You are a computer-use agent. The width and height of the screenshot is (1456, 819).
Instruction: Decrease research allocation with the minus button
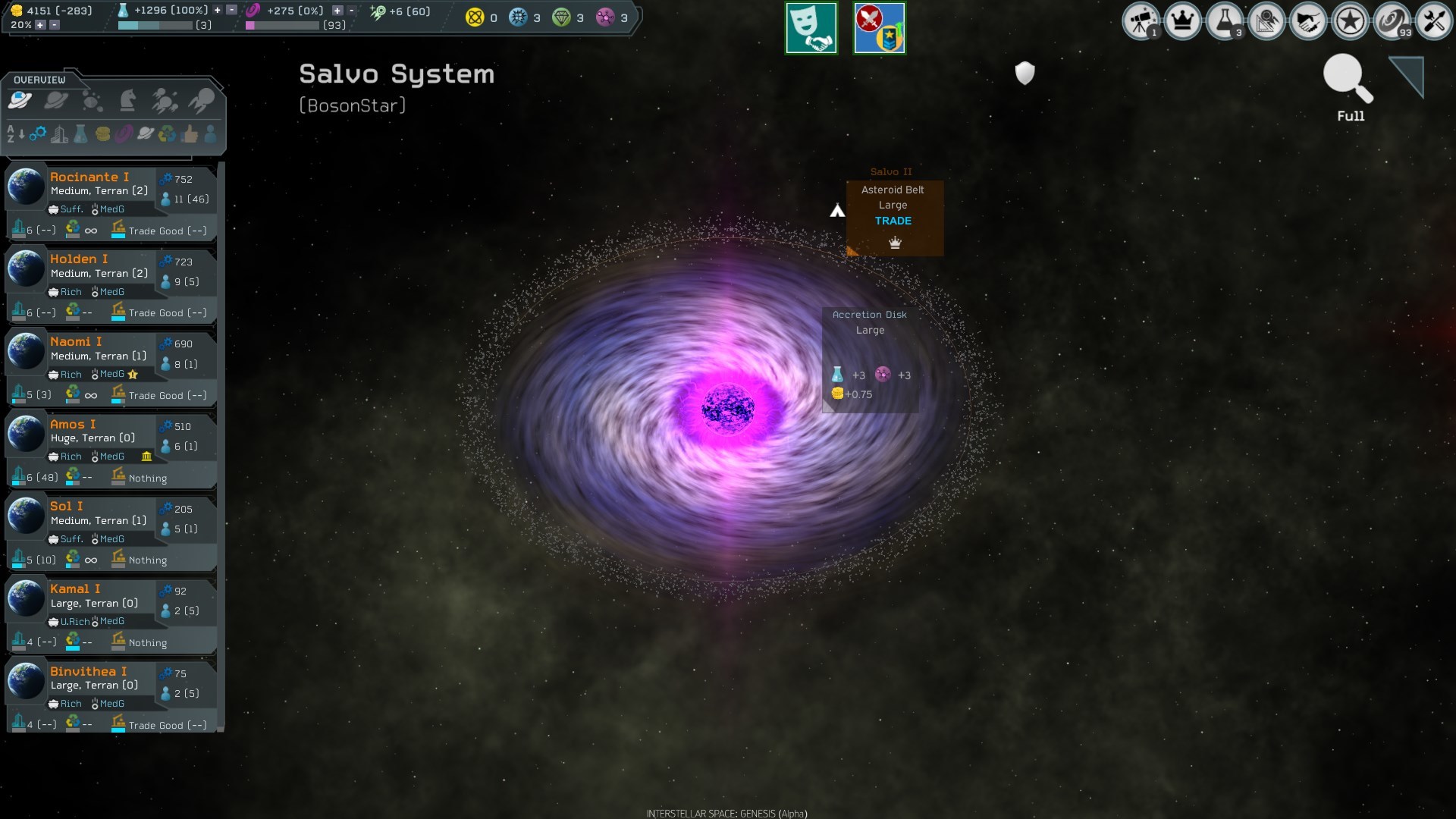click(231, 11)
